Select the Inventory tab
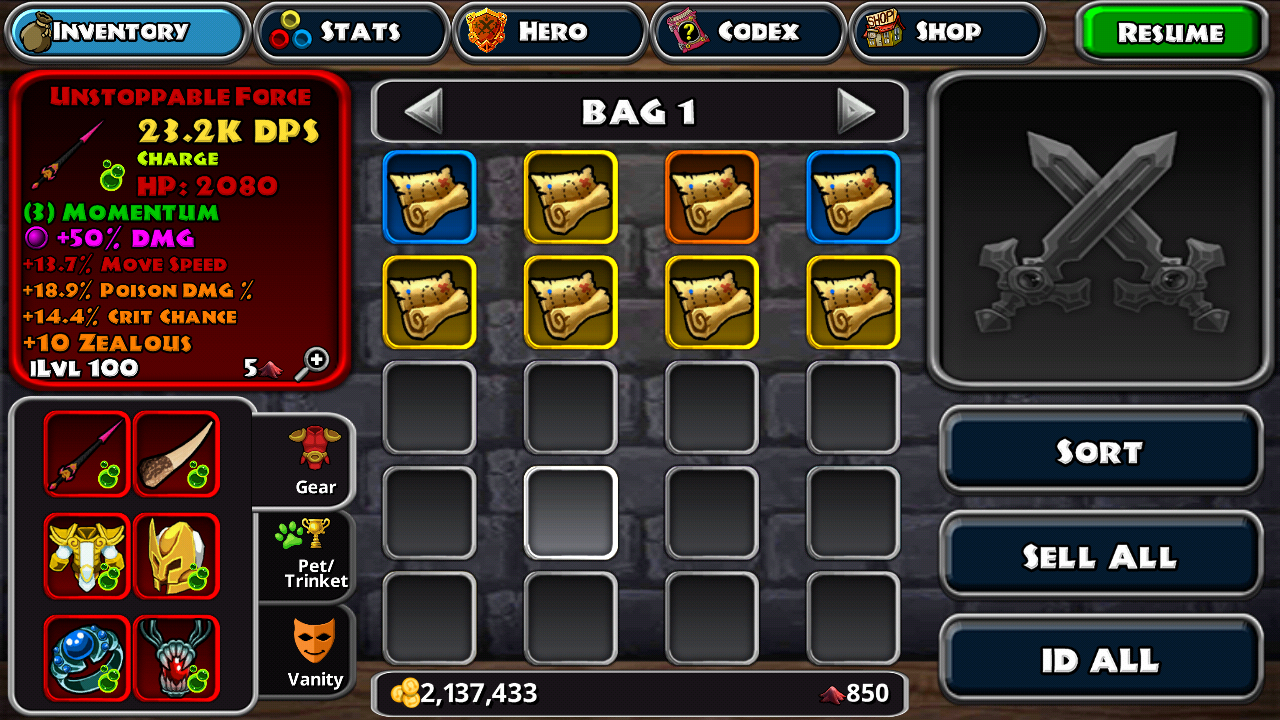 [128, 32]
